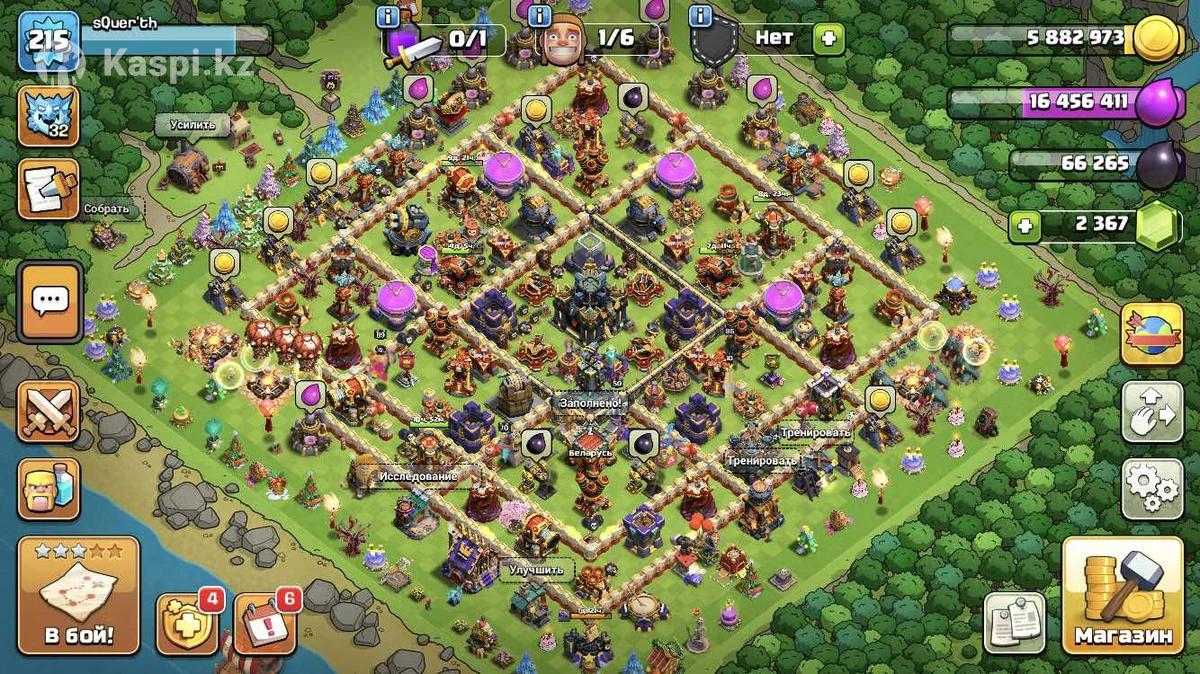Open the clan league badge showing 32
The height and width of the screenshot is (674, 1200).
[x=48, y=116]
